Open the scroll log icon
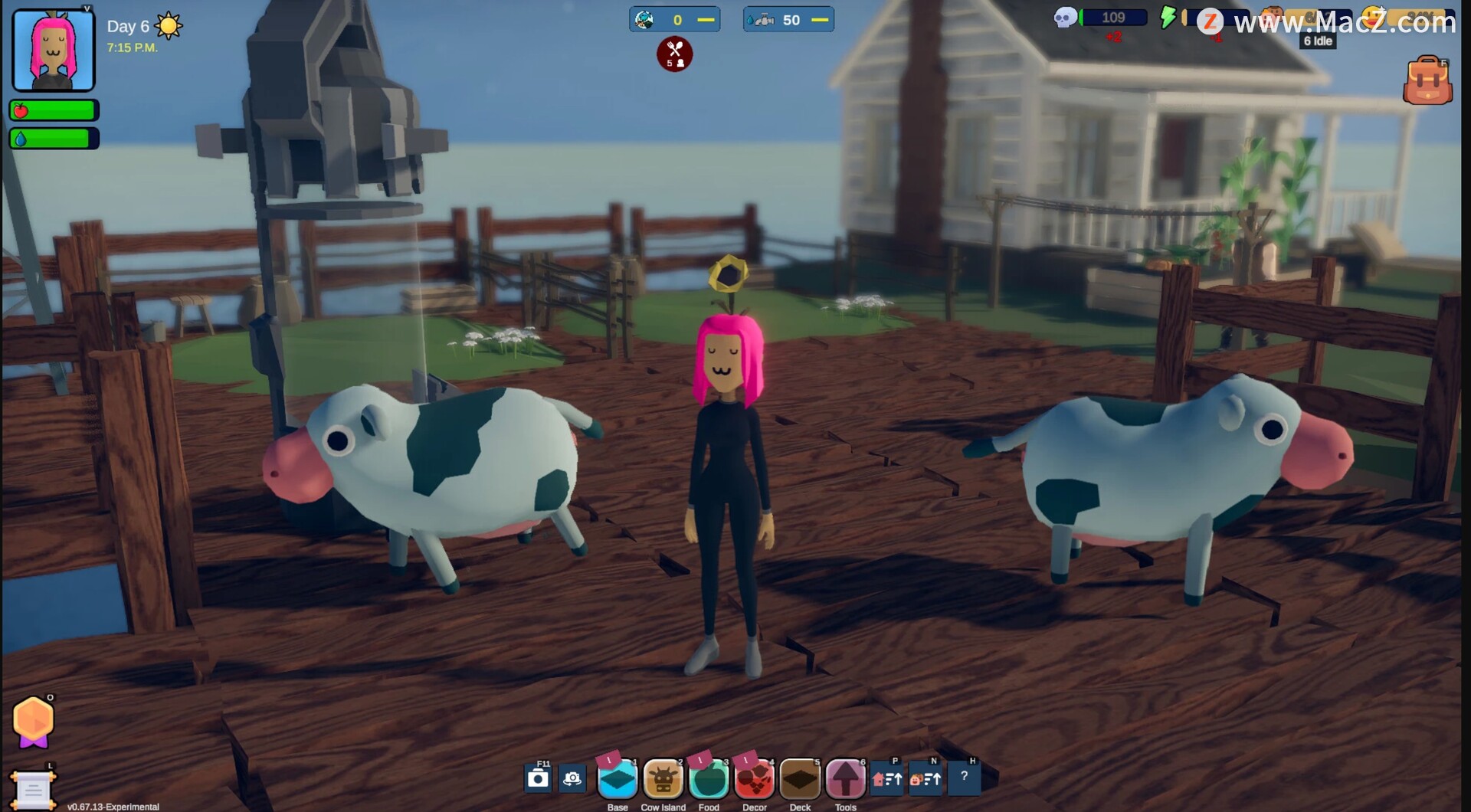Viewport: 1471px width, 812px height. [x=33, y=789]
